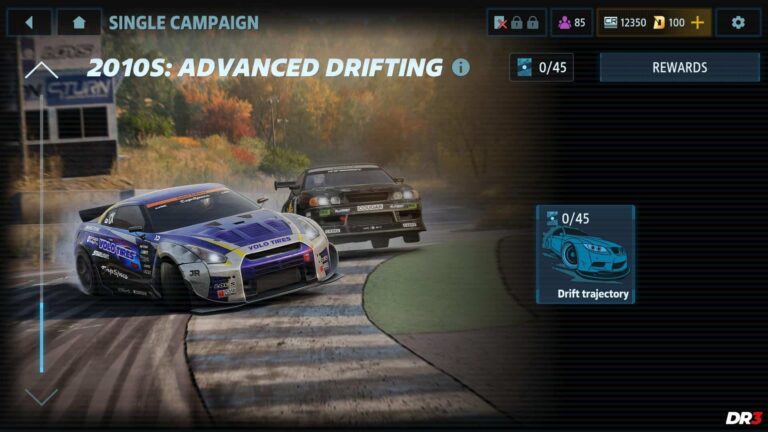768x432 pixels.
Task: Open the purple fans counter
Action: 571,22
